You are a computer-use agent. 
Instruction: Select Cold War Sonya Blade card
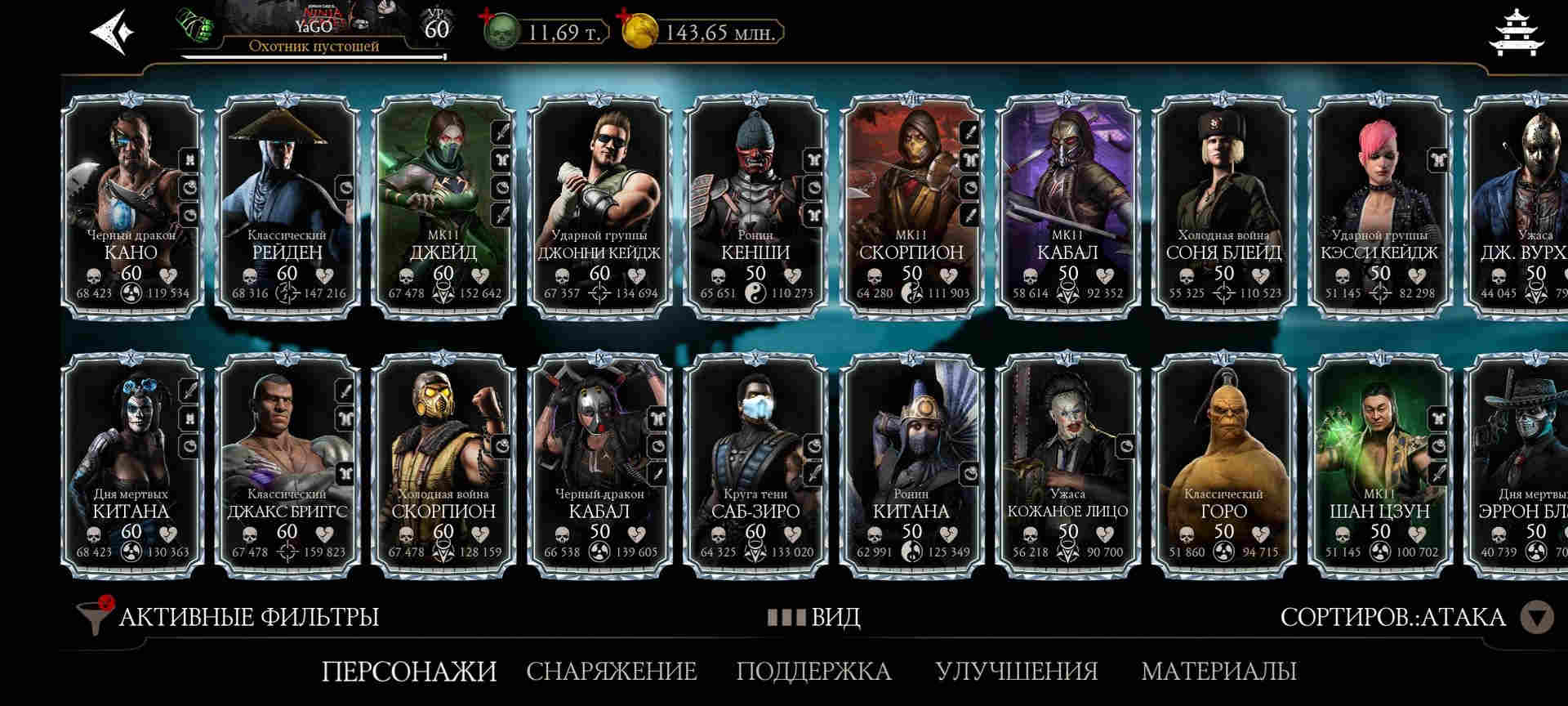coord(1223,204)
